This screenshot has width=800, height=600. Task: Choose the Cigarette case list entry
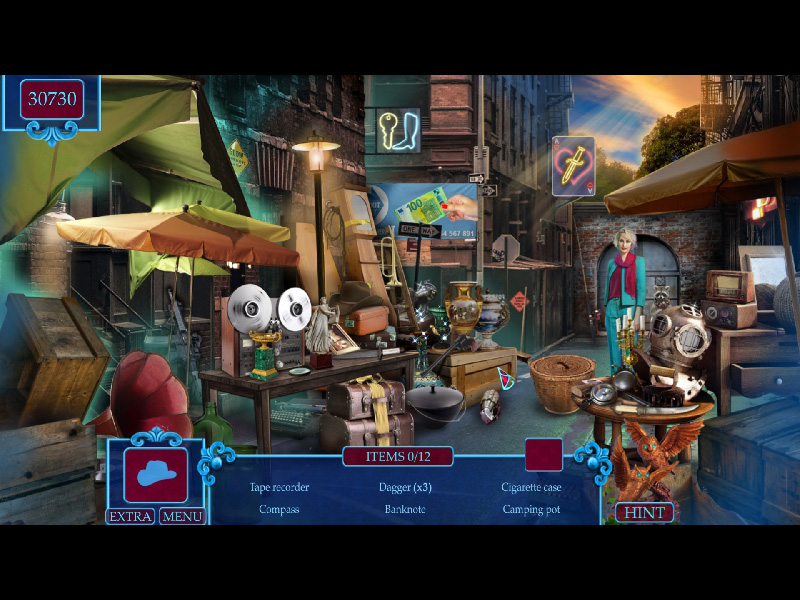[531, 487]
